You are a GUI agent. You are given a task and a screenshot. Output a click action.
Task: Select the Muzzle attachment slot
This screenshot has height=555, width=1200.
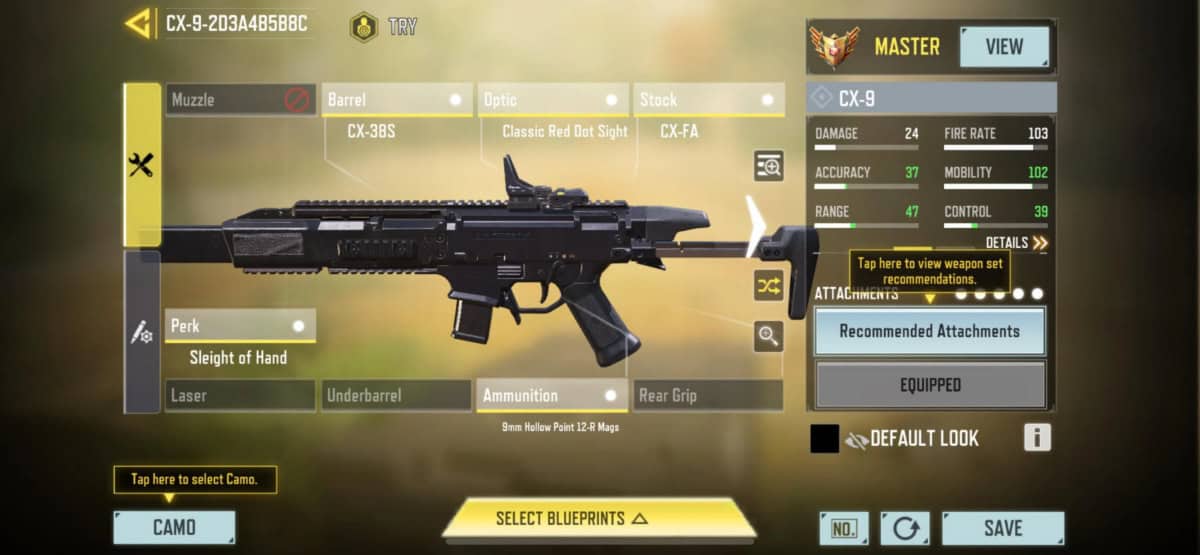[x=240, y=100]
